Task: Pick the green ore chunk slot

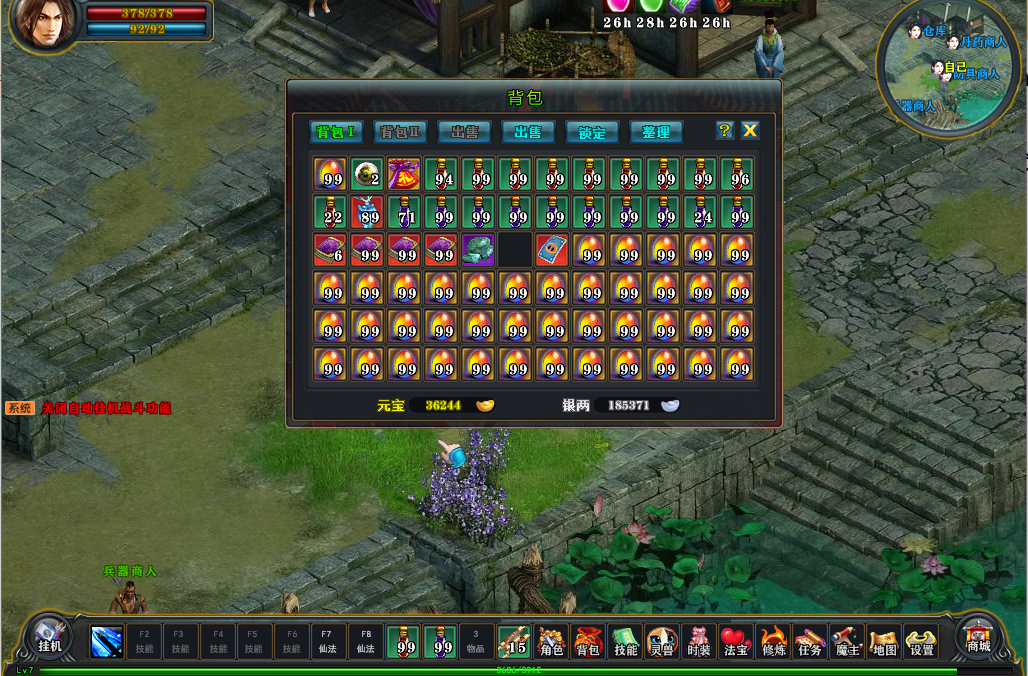Action: click(478, 249)
